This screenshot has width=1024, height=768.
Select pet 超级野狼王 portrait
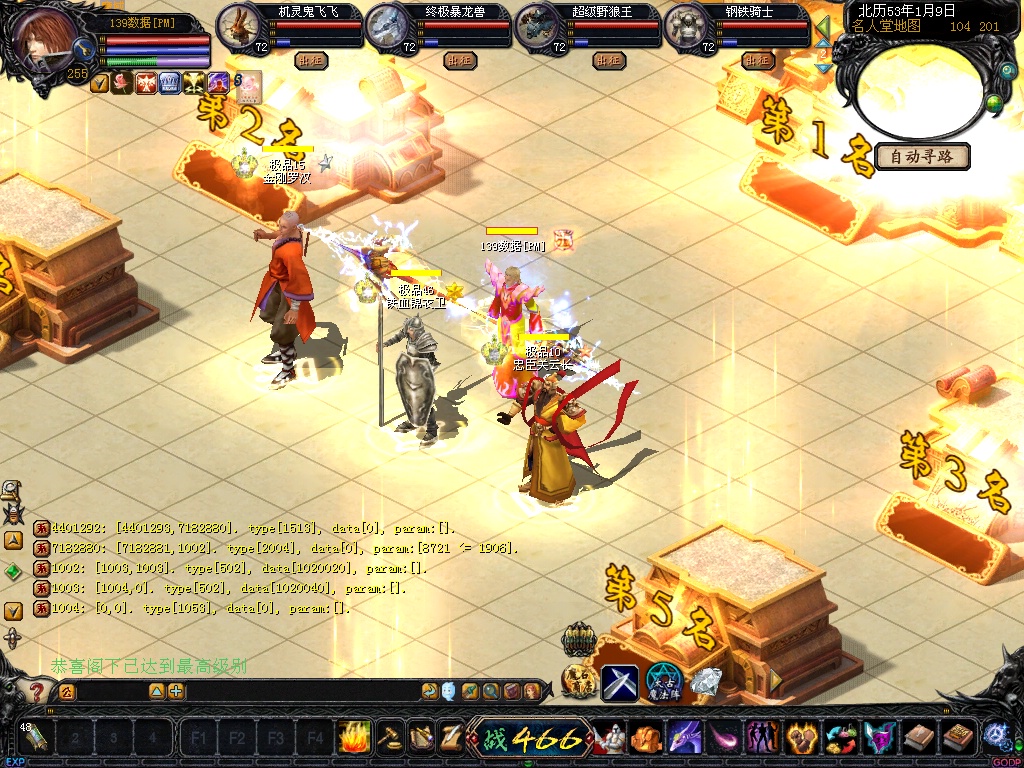point(537,26)
